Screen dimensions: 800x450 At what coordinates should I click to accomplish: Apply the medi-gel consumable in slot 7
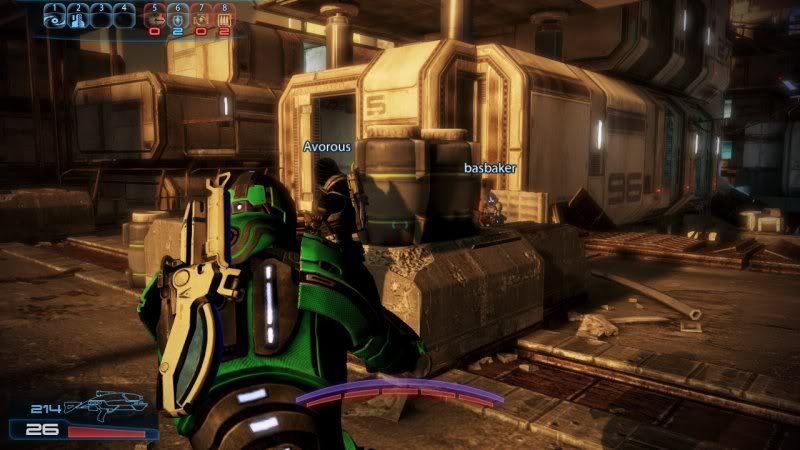pos(201,17)
